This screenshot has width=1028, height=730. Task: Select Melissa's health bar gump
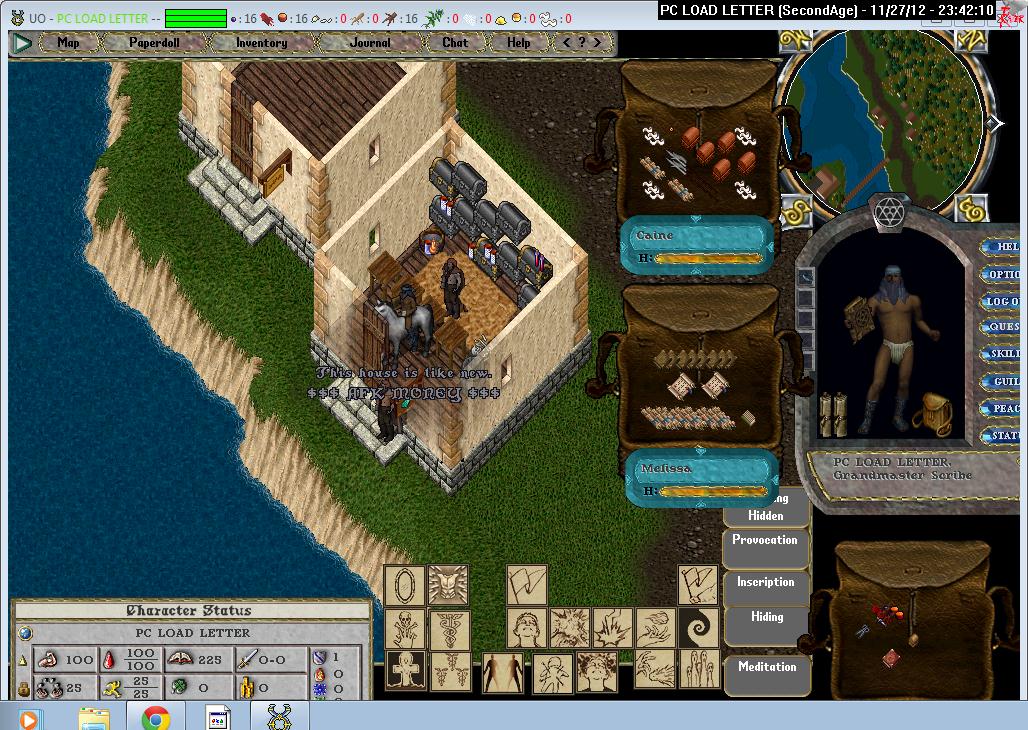[702, 480]
